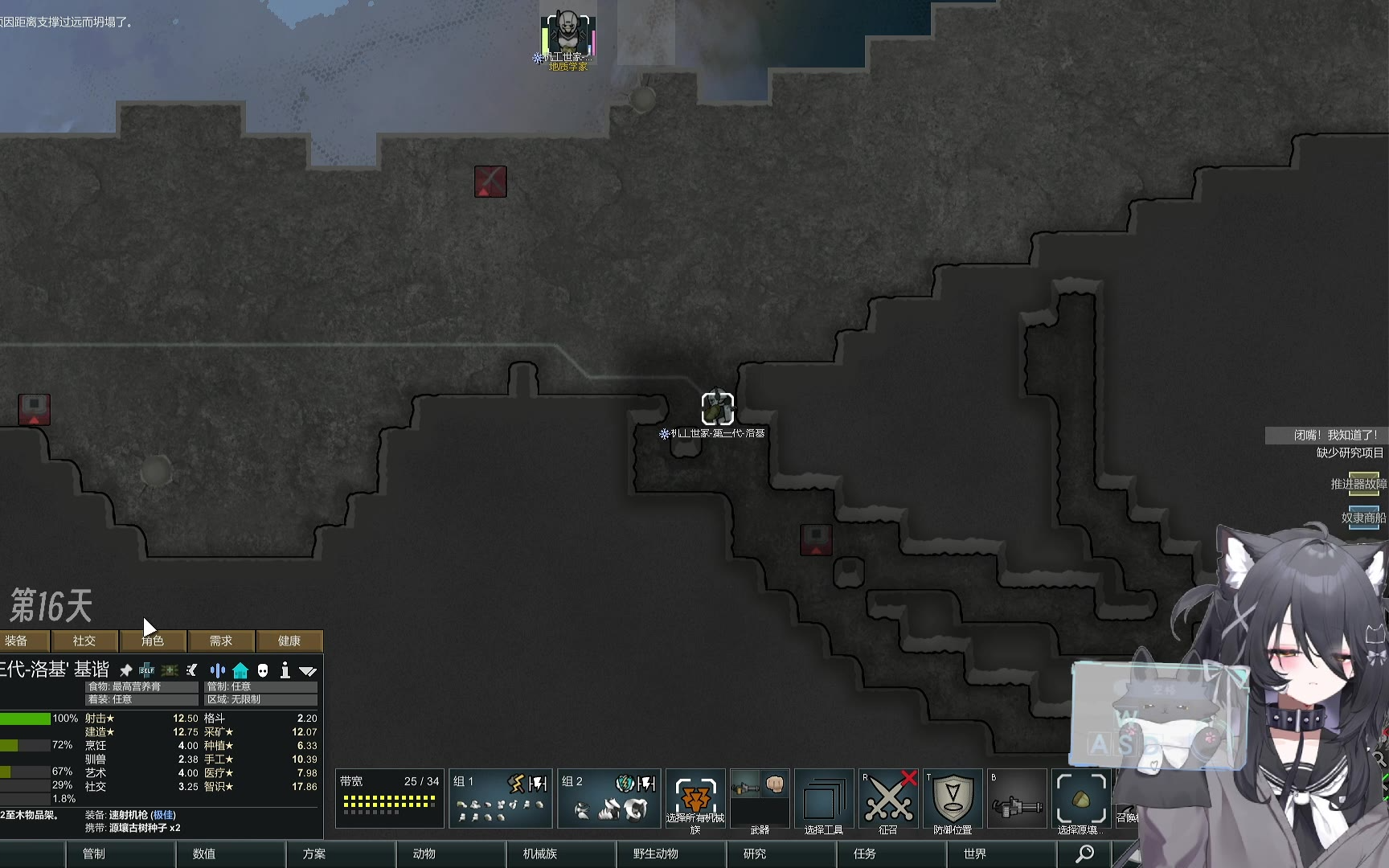Select mech control group 组 1
The height and width of the screenshot is (868, 1389).
click(500, 798)
